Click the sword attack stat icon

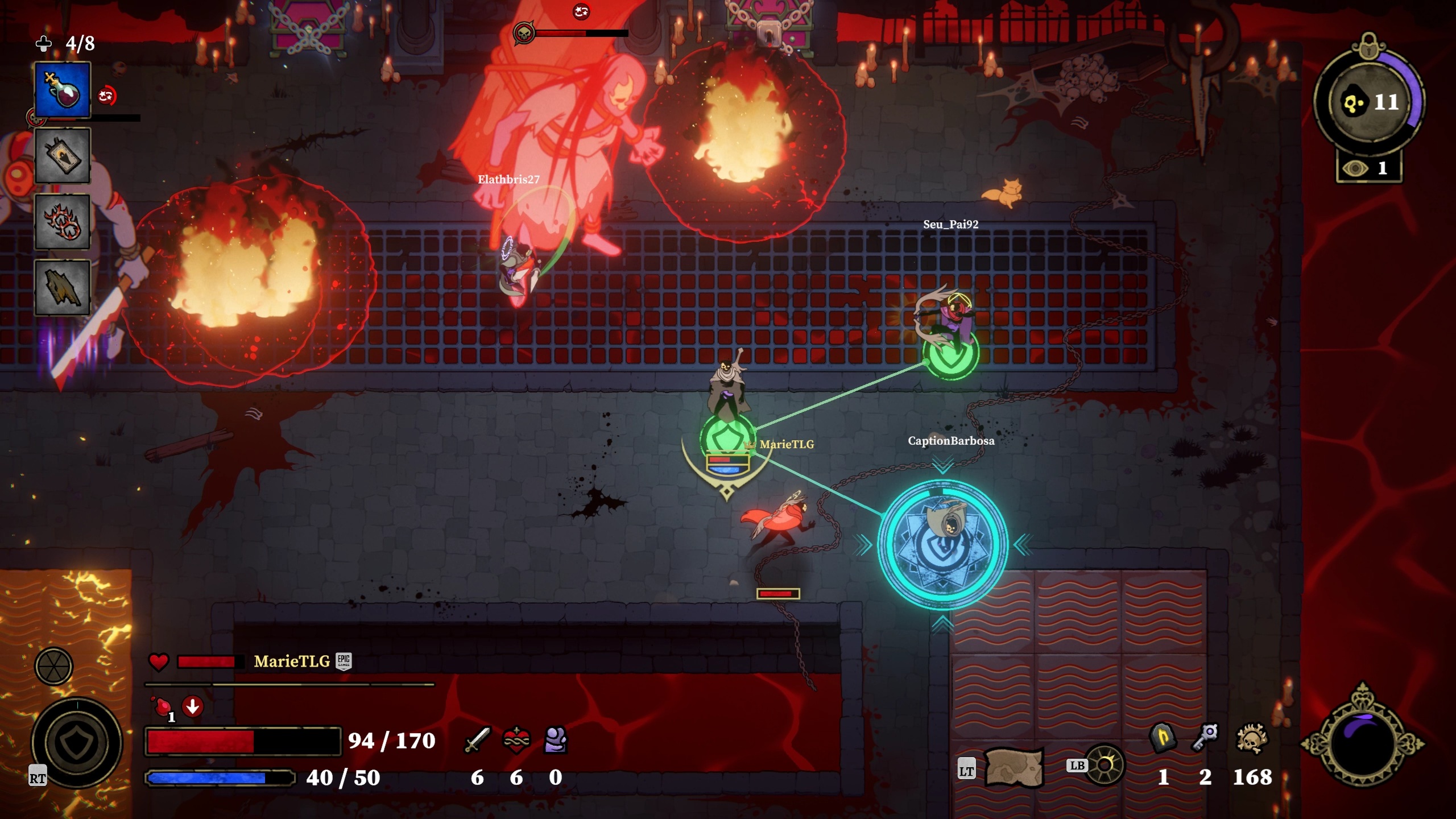(x=477, y=740)
